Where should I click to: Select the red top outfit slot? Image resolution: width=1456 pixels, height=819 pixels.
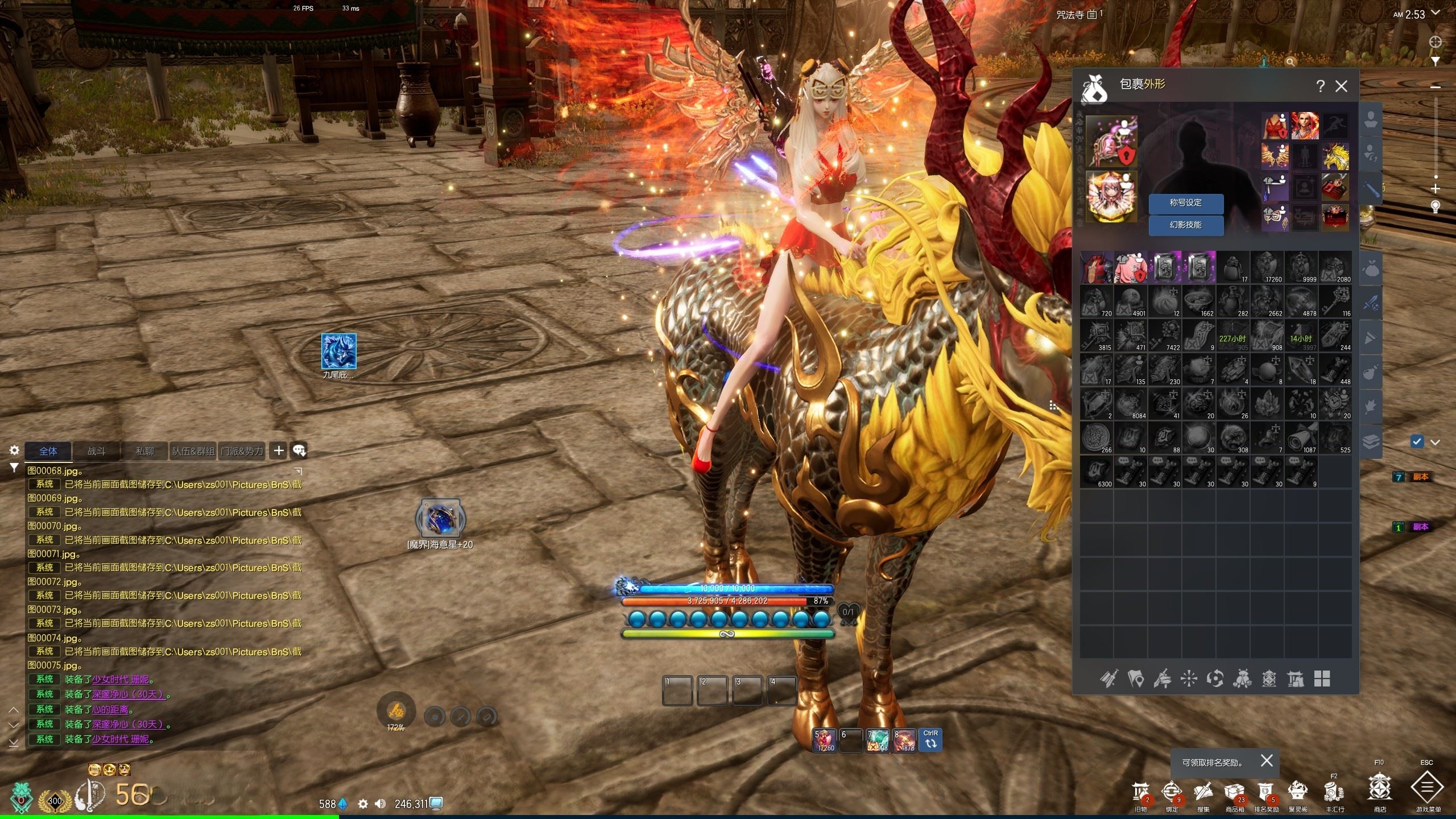pyautogui.click(x=1275, y=126)
